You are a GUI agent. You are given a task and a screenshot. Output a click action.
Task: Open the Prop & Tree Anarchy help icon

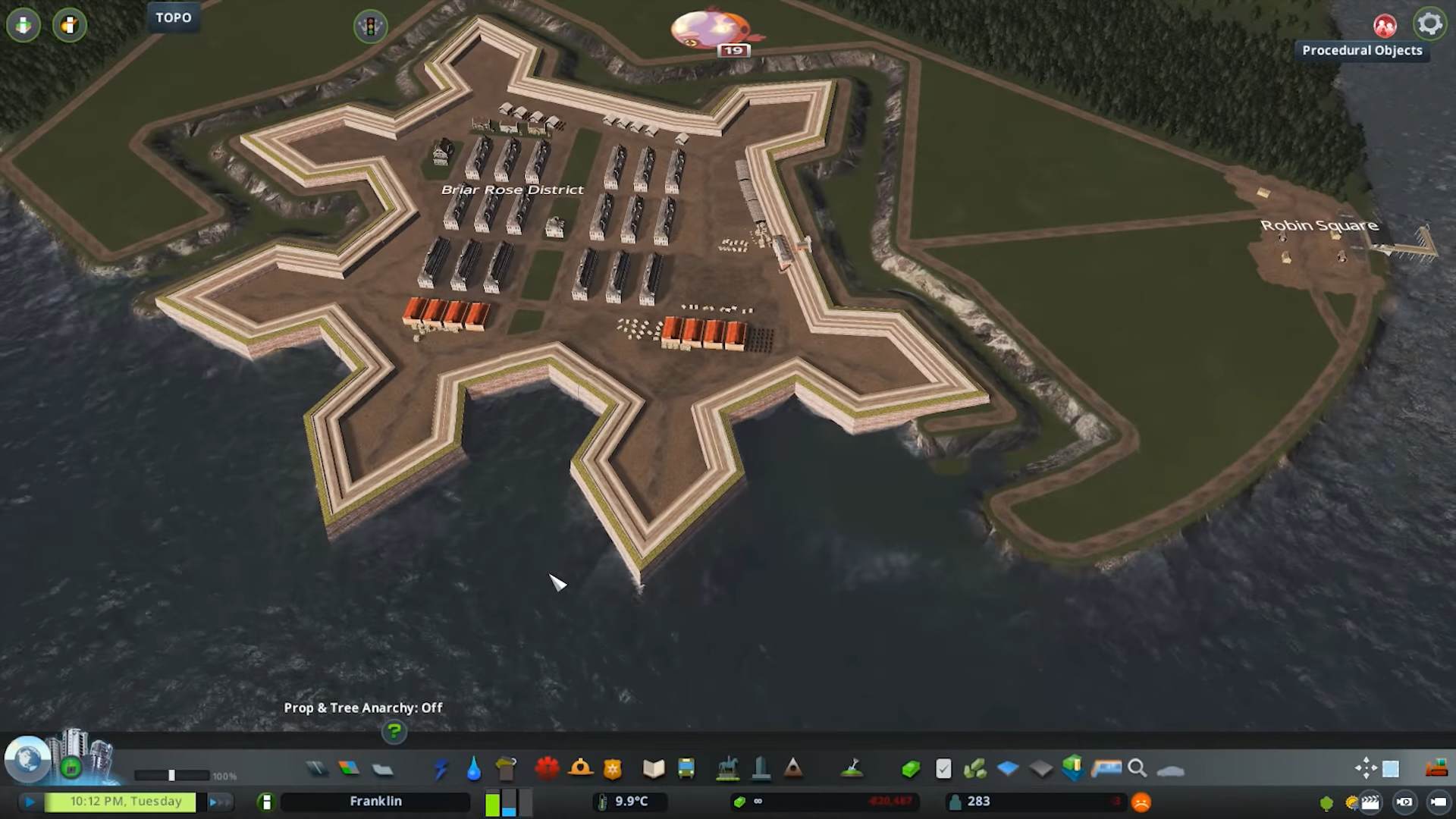click(x=394, y=732)
